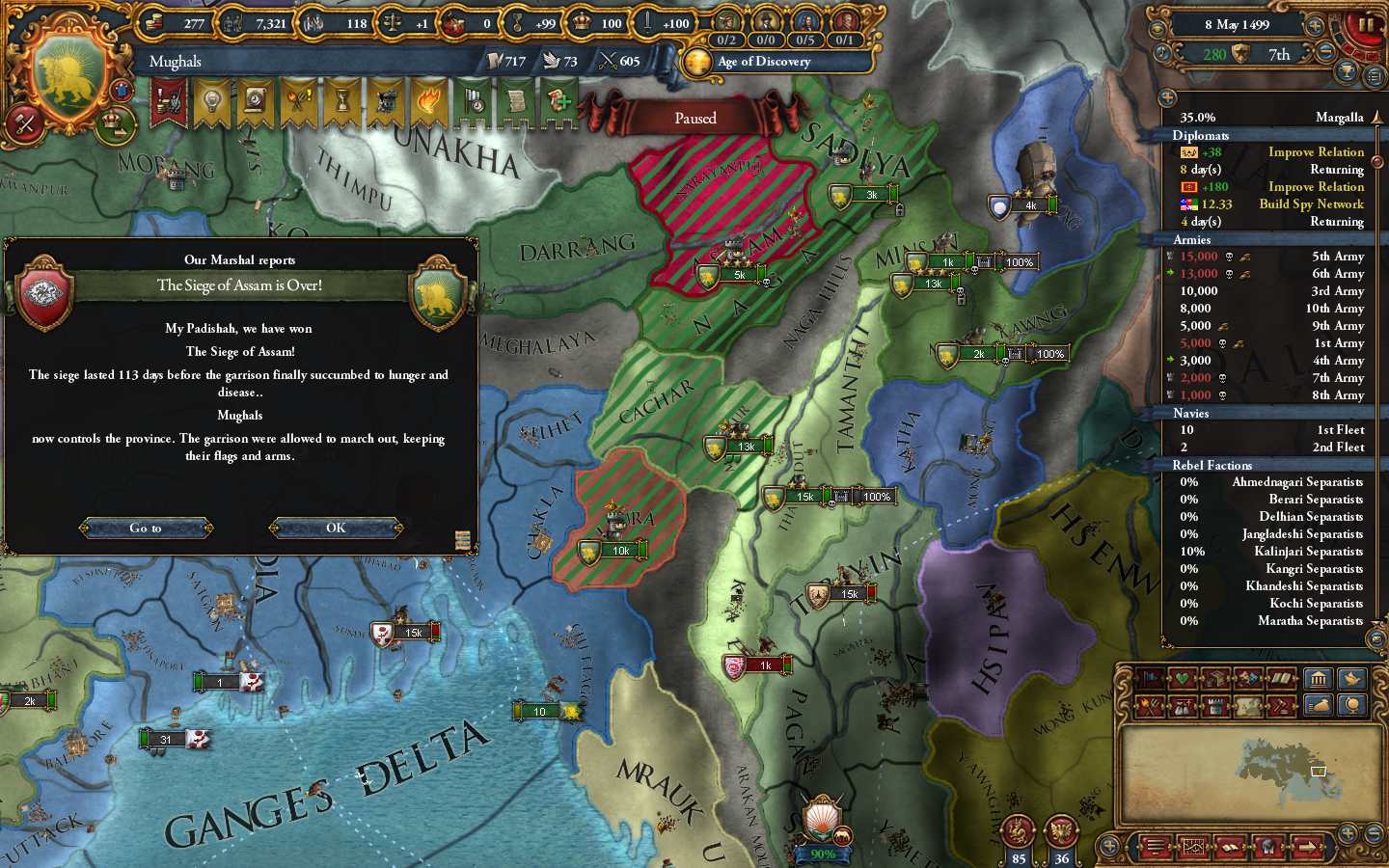Toggle the terrain mapmode button
The width and height of the screenshot is (1389, 868).
click(x=1248, y=706)
